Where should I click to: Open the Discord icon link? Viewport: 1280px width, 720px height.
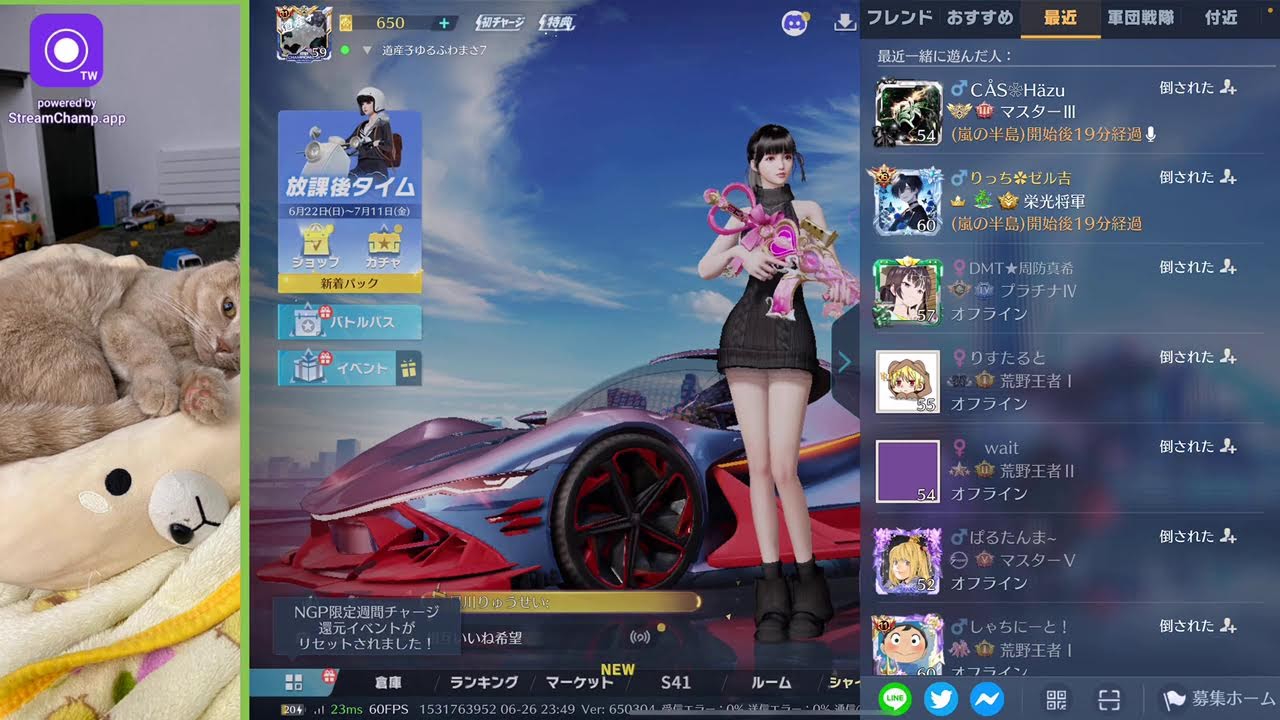[795, 23]
